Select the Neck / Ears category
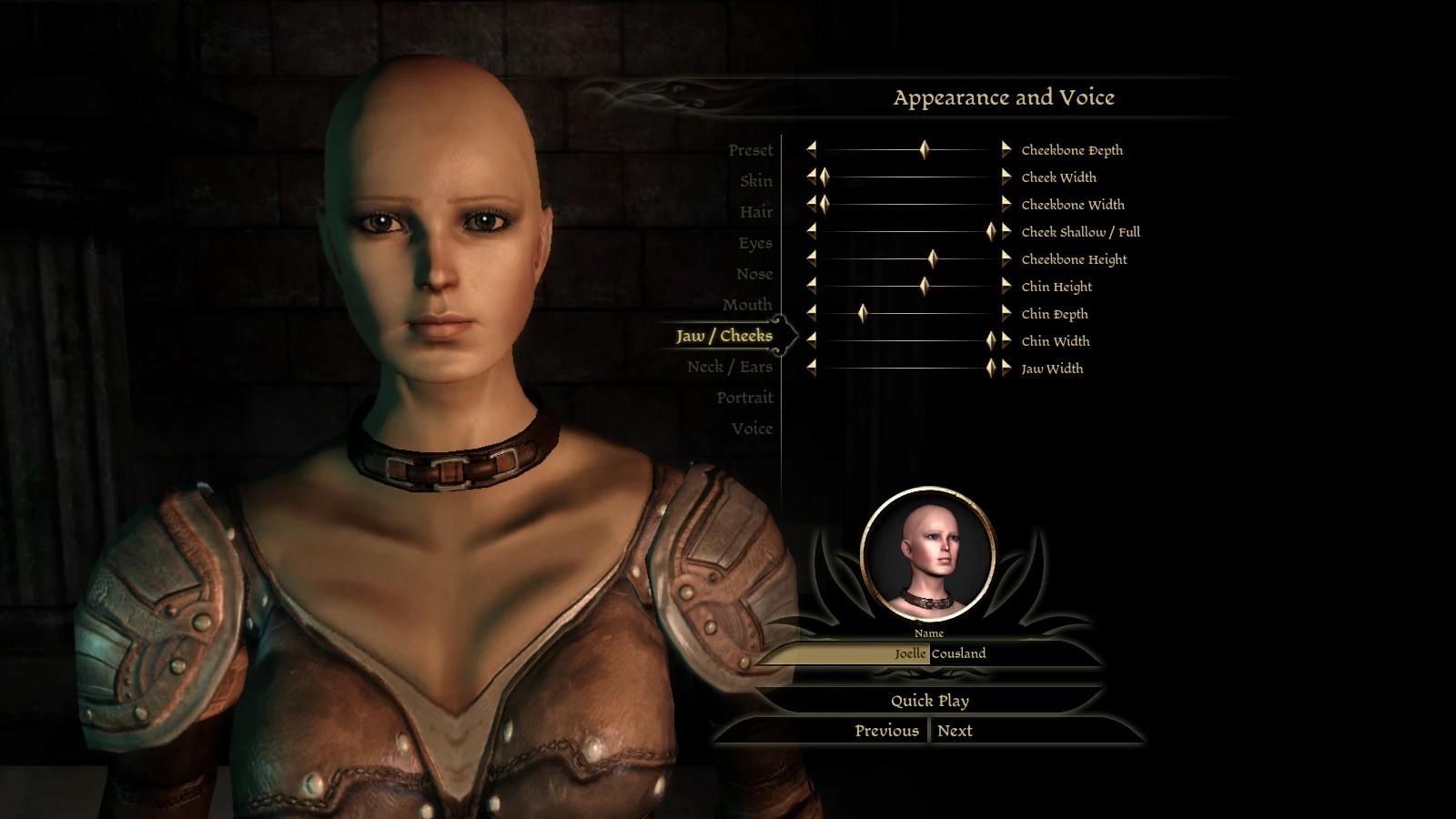Viewport: 1456px width, 819px height. tap(729, 367)
